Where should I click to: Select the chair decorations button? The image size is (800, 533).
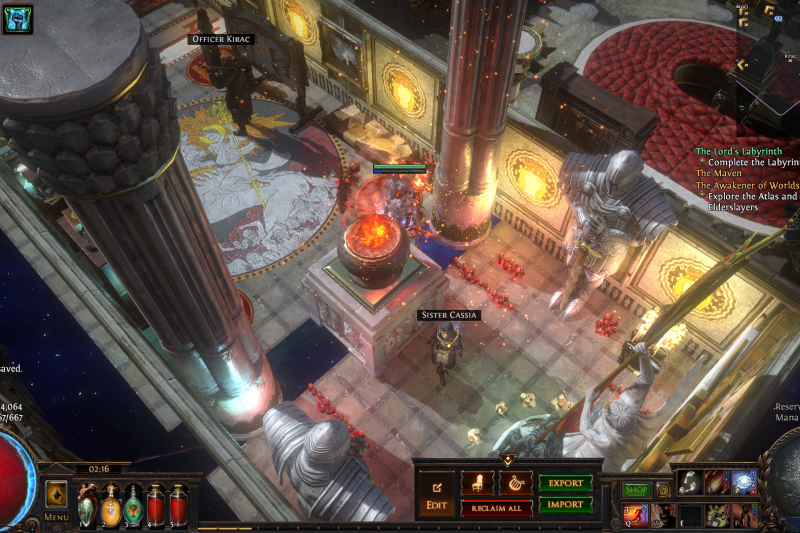coord(477,483)
